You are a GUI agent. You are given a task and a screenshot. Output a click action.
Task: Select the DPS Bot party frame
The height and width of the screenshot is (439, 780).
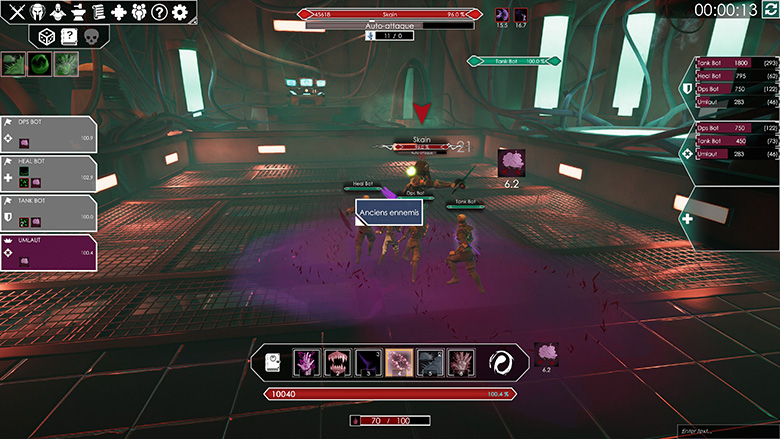click(x=49, y=133)
